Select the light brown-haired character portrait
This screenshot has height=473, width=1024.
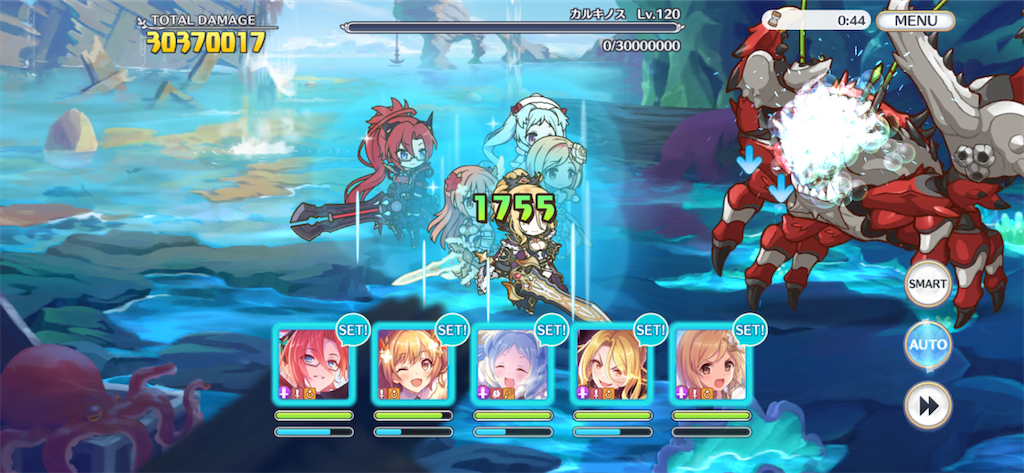[x=710, y=363]
